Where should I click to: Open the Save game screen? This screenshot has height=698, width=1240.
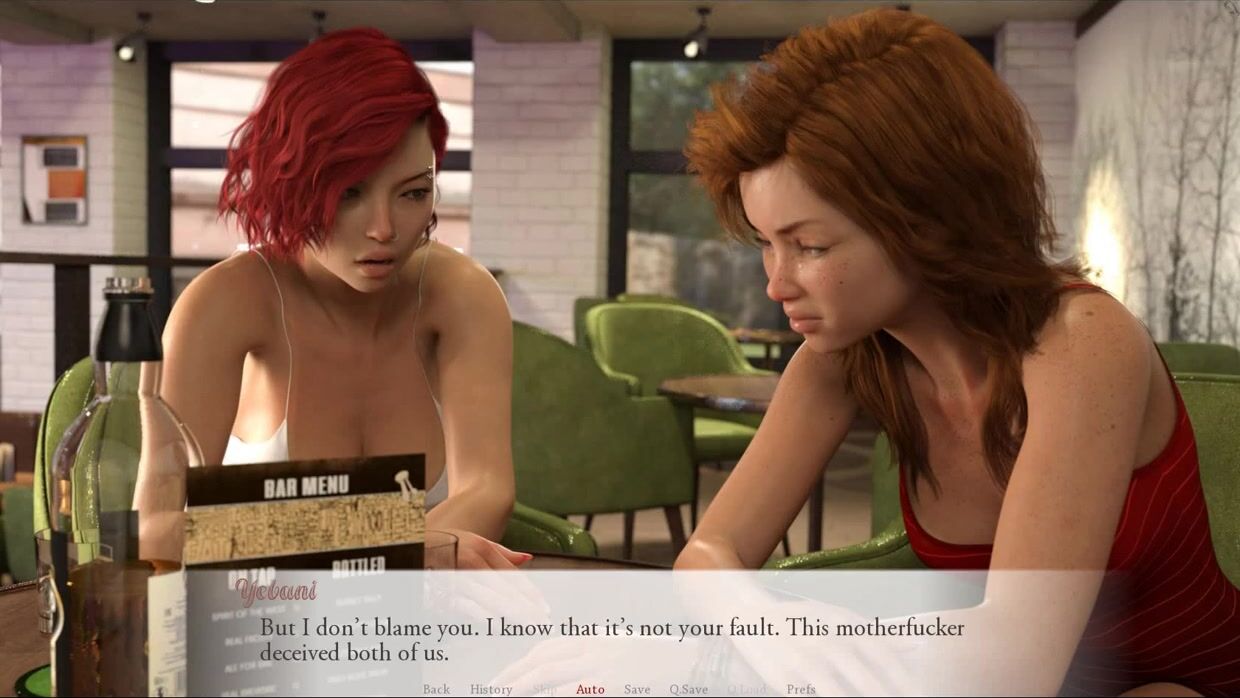tap(637, 689)
